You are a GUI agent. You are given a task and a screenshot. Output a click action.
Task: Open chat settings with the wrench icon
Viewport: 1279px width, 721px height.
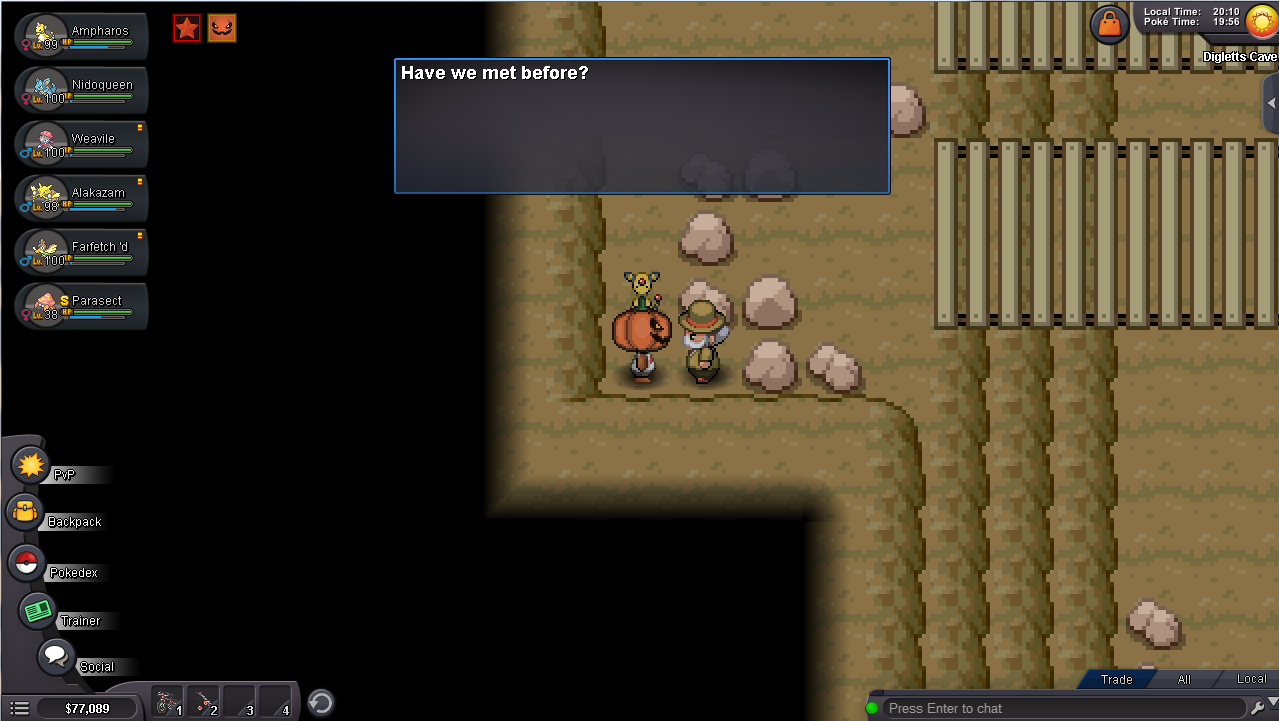click(1258, 708)
